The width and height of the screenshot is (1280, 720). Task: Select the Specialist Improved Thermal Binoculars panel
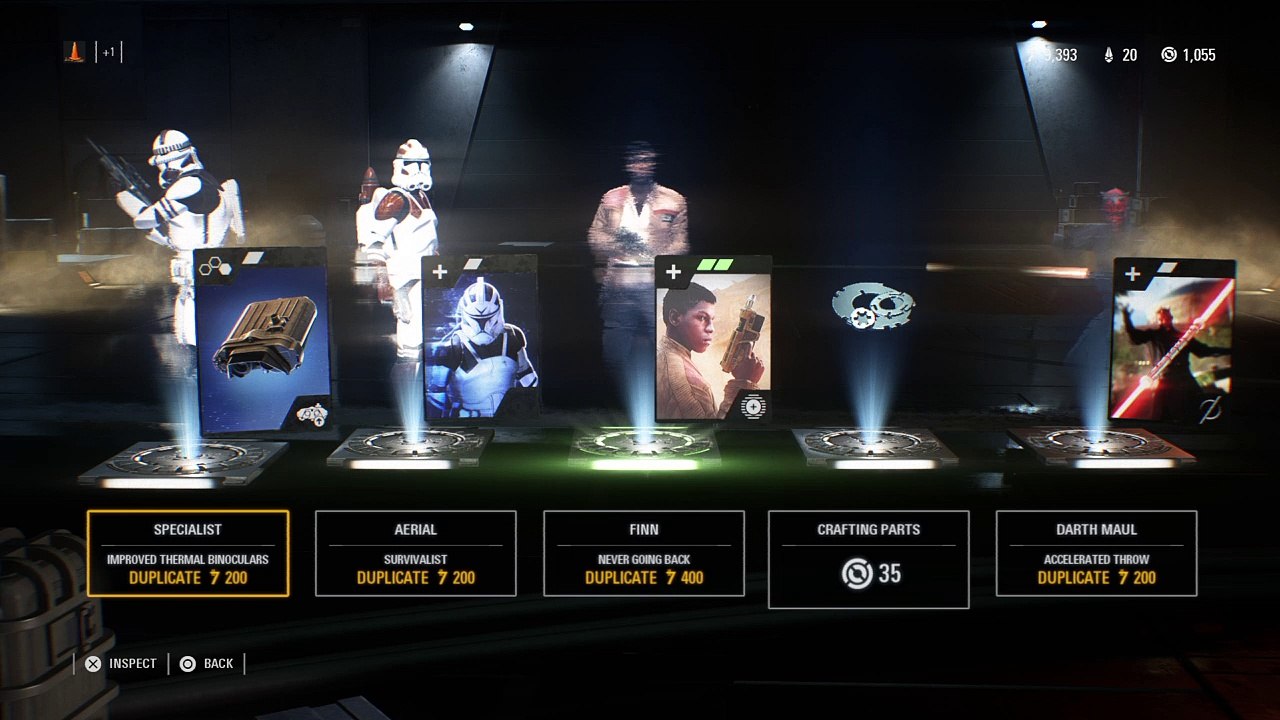188,553
